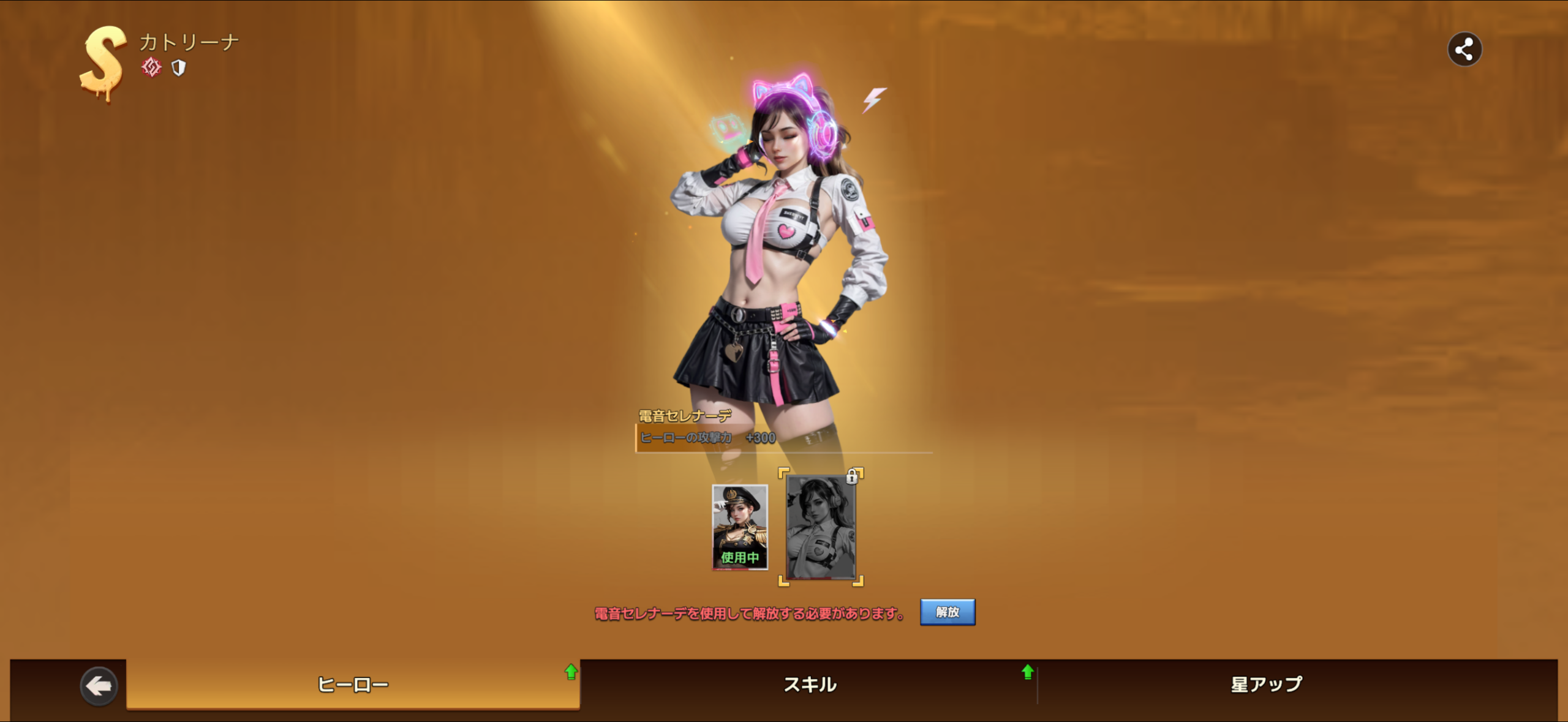Select the ヒーロー tab
Viewport: 1568px width, 722px height.
pyautogui.click(x=353, y=685)
